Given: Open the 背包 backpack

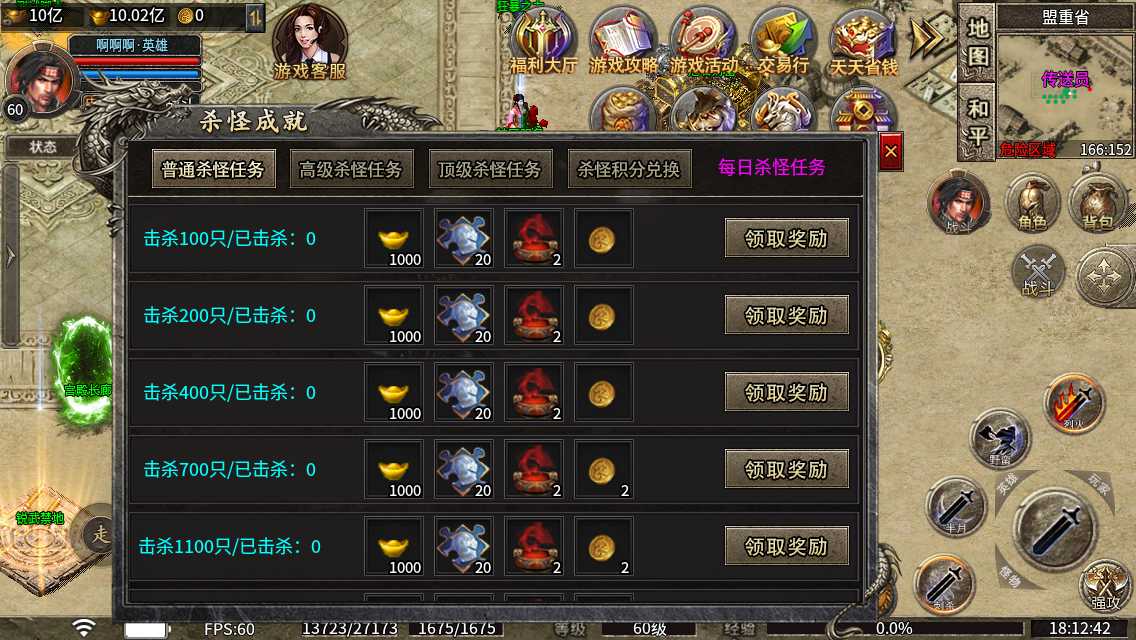Looking at the screenshot, I should click(x=1097, y=204).
